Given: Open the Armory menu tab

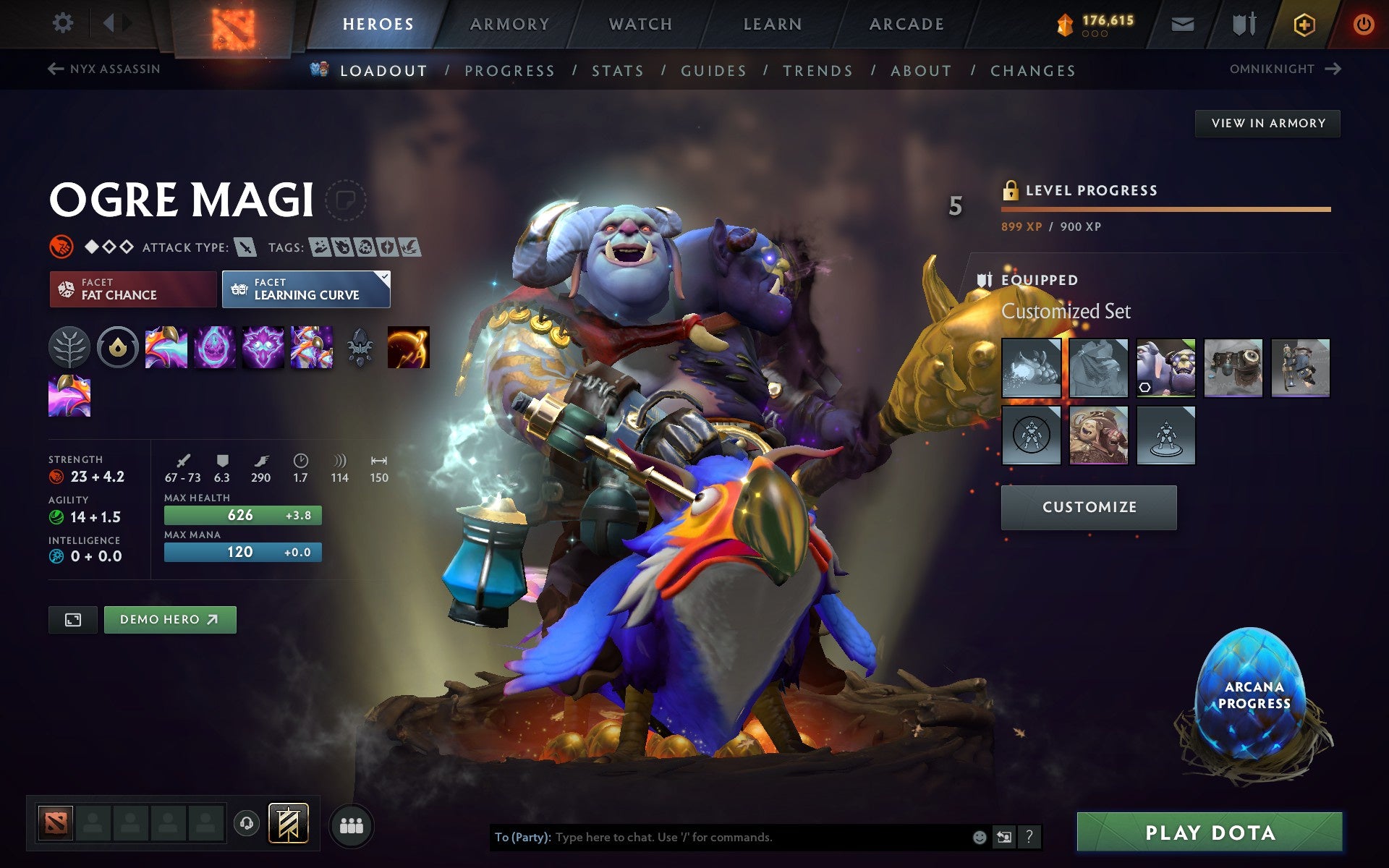Looking at the screenshot, I should (x=509, y=23).
